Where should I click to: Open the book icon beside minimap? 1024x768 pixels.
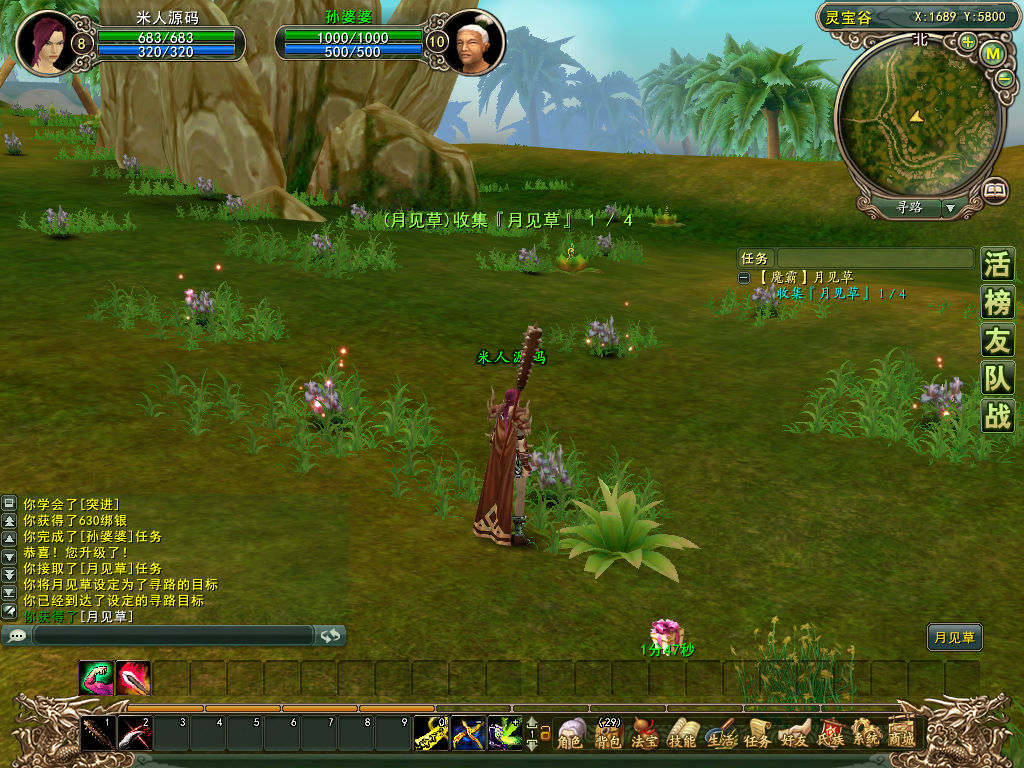(x=994, y=189)
